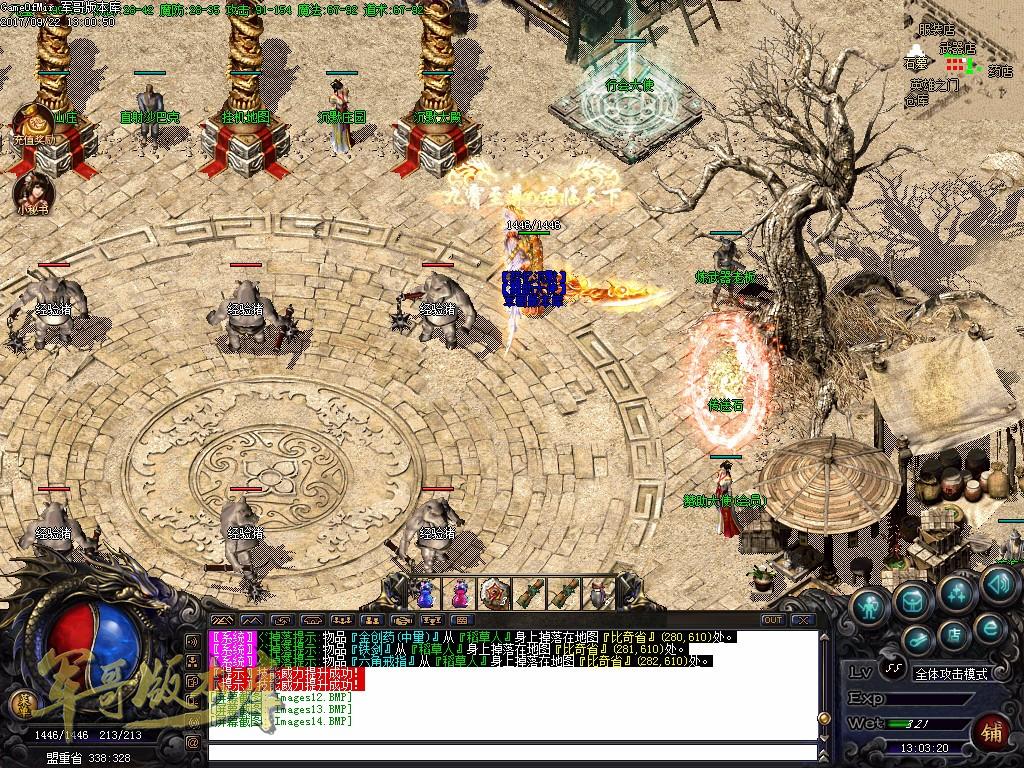This screenshot has height=768, width=1024.
Task: Select the @ chat channel button
Action: [x=192, y=742]
